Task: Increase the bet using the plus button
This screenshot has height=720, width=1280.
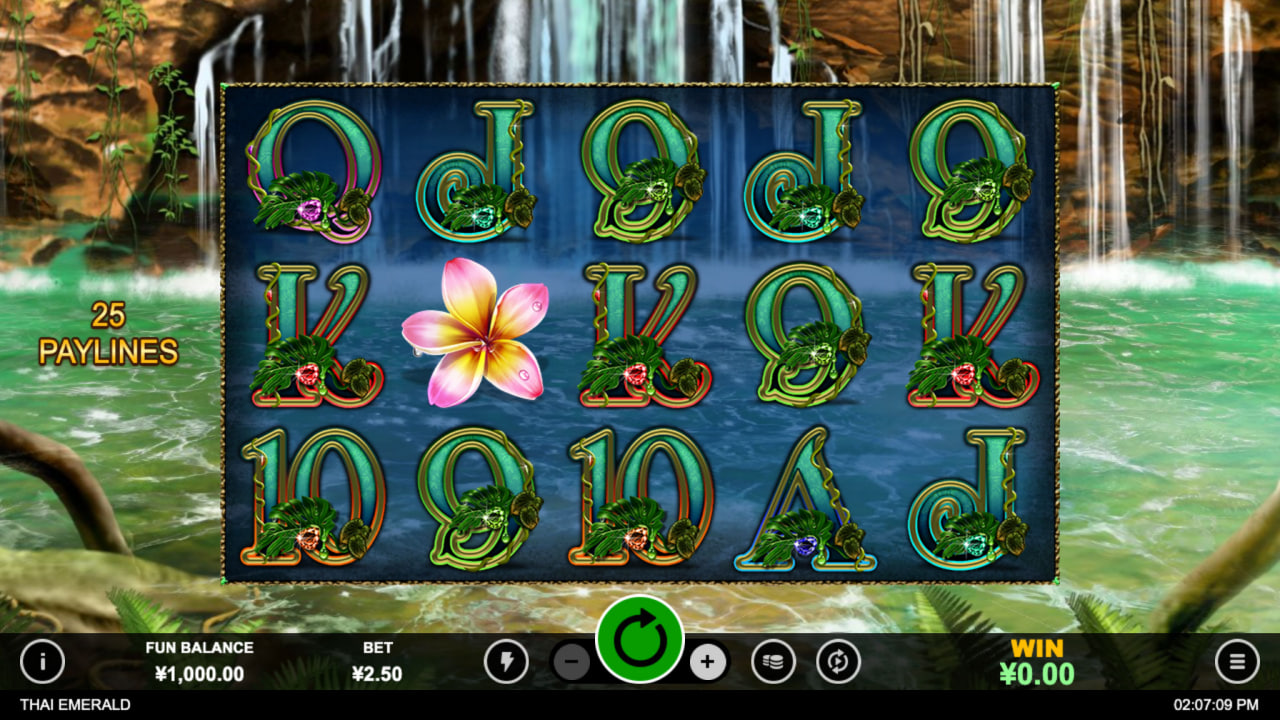Action: click(709, 662)
